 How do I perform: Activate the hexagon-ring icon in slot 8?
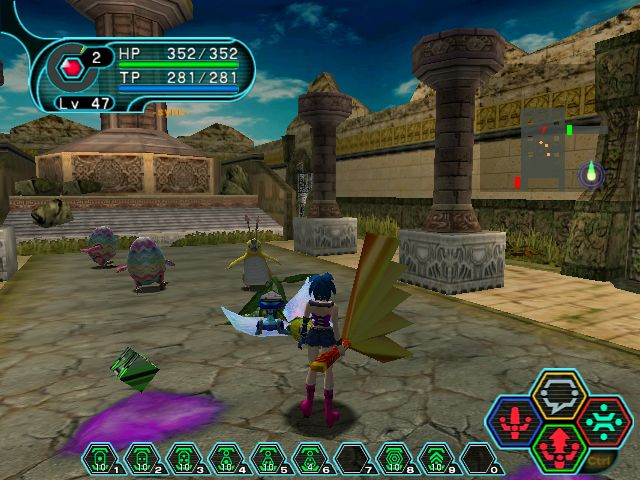pyautogui.click(x=394, y=459)
